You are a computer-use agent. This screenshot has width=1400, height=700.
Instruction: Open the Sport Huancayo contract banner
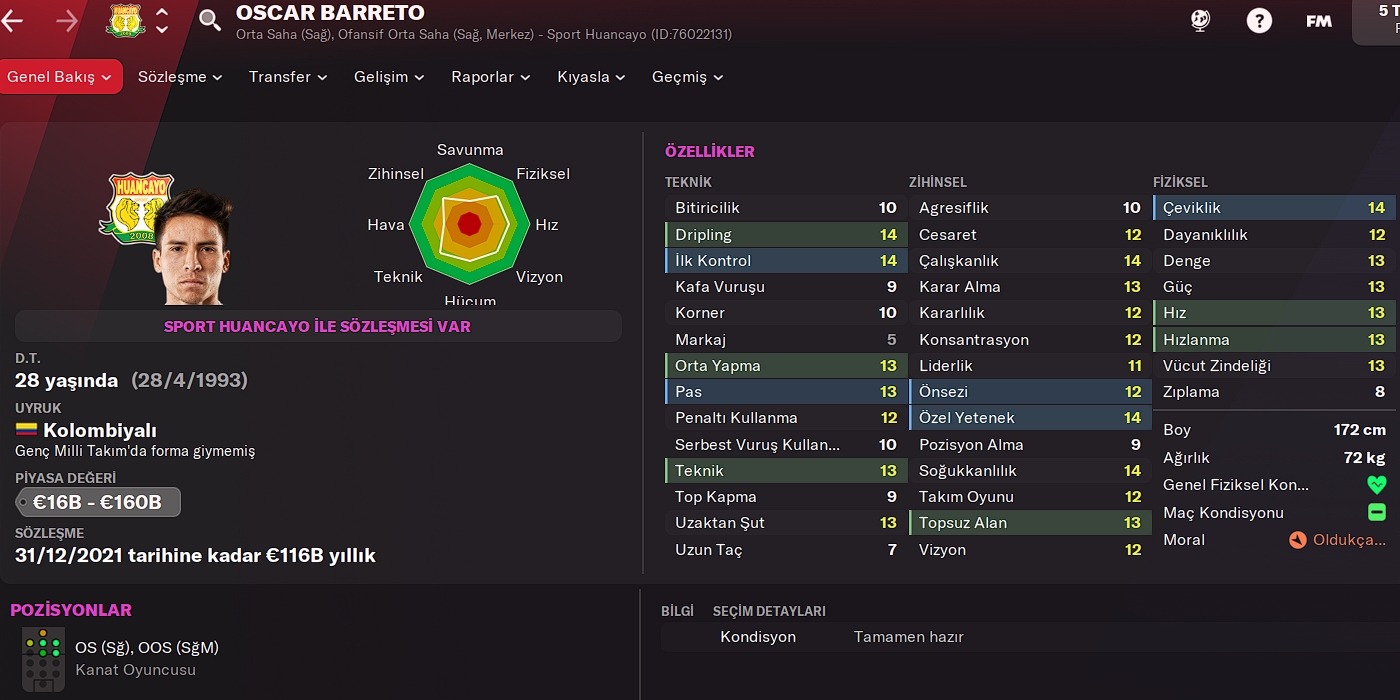317,326
